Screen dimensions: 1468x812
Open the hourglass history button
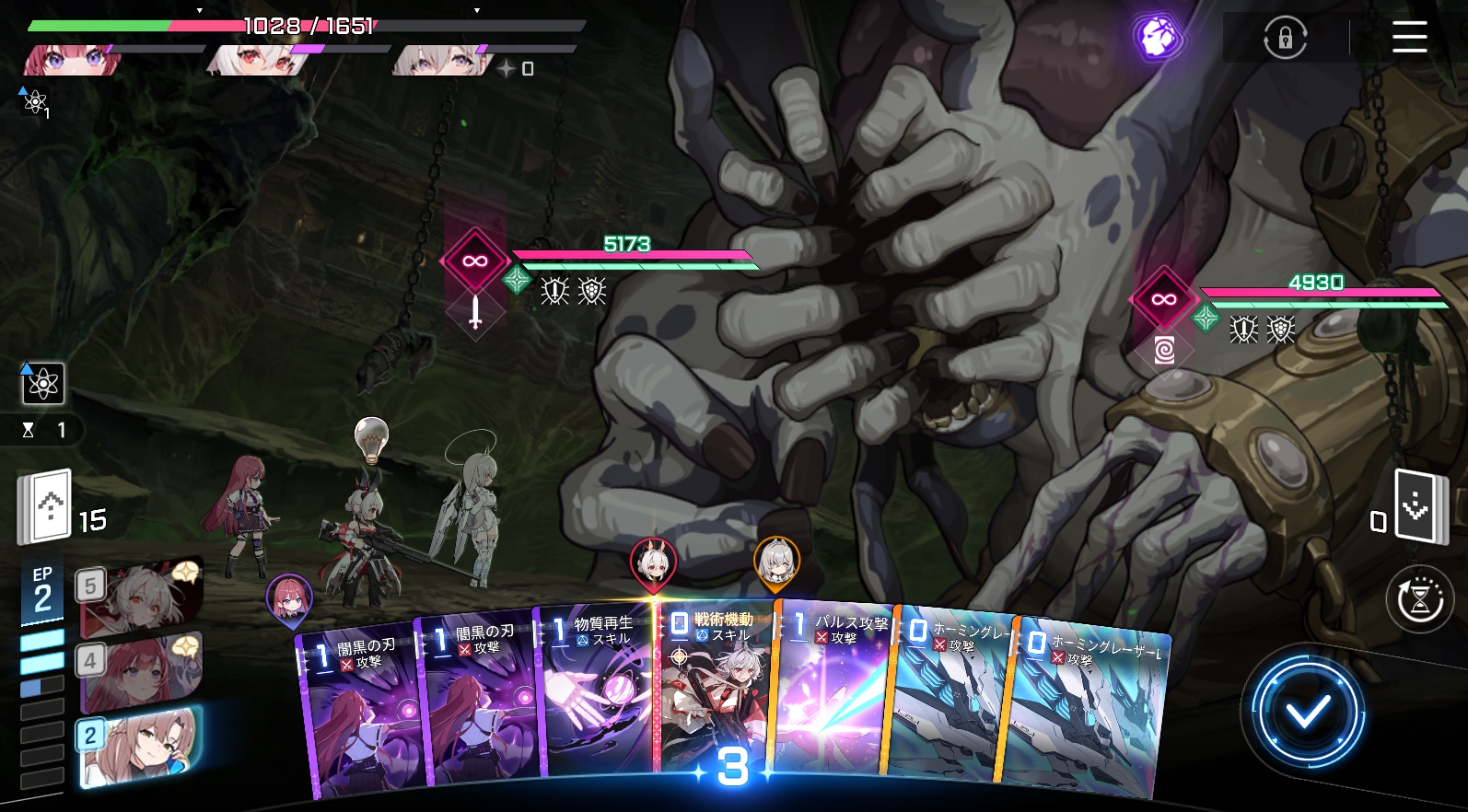(1419, 599)
